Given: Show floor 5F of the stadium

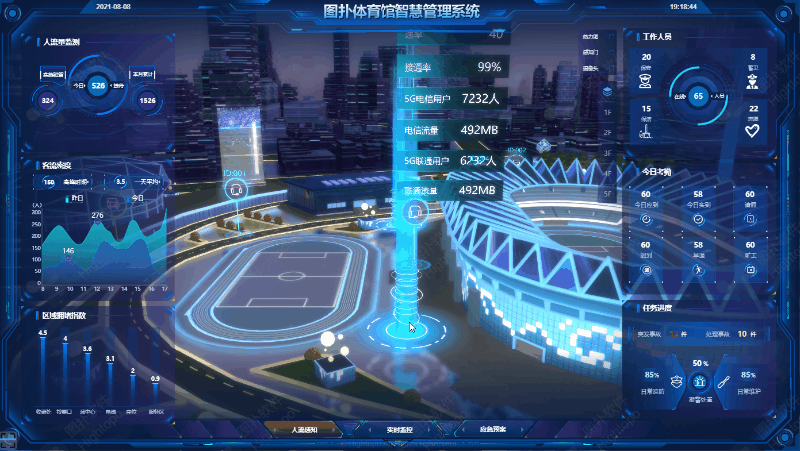Looking at the screenshot, I should 607,194.
